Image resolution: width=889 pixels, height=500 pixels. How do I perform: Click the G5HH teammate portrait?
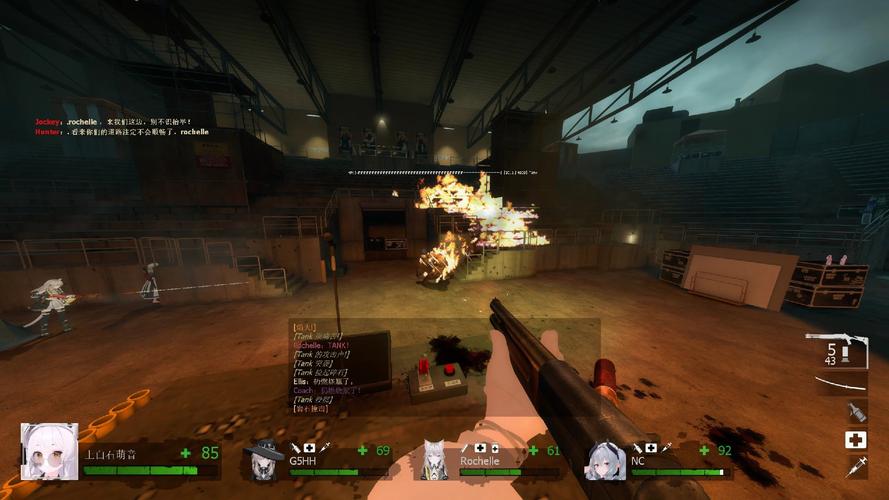click(x=265, y=460)
